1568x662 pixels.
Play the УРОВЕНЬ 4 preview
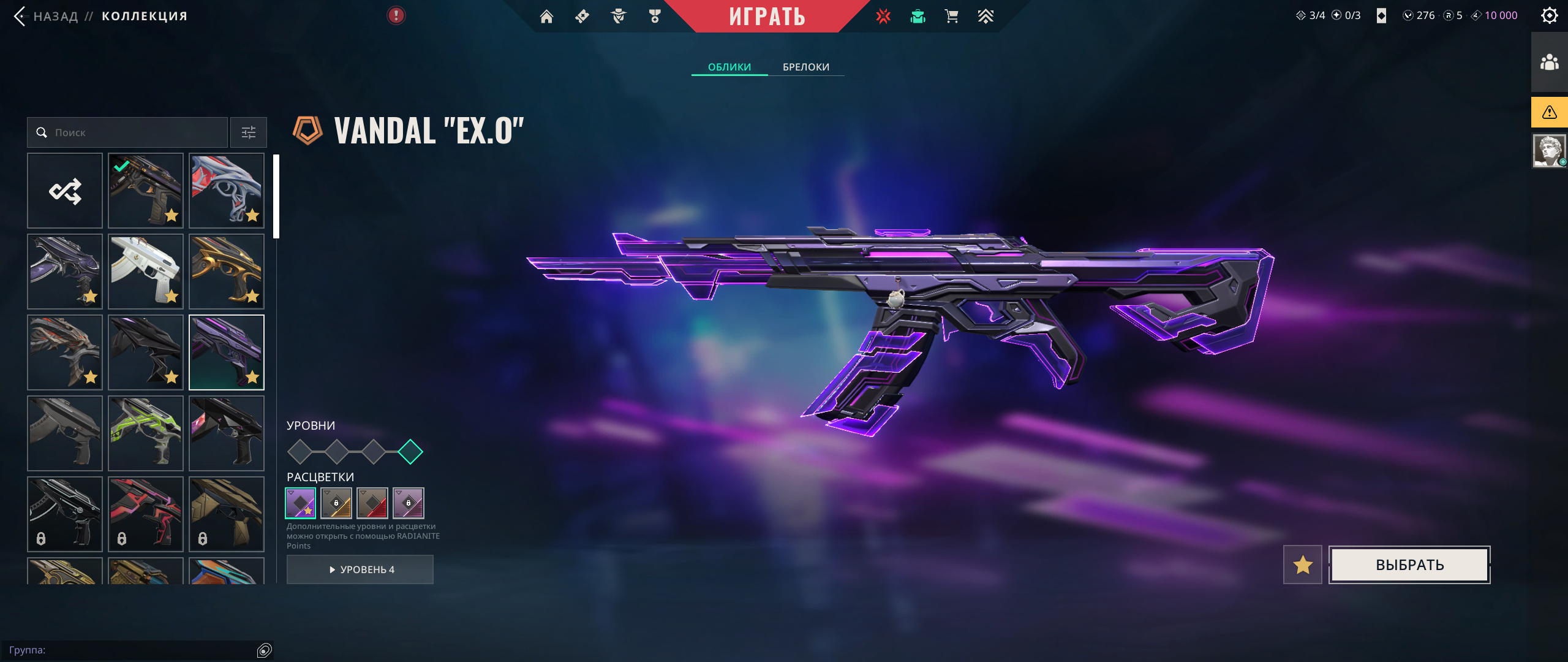click(360, 569)
